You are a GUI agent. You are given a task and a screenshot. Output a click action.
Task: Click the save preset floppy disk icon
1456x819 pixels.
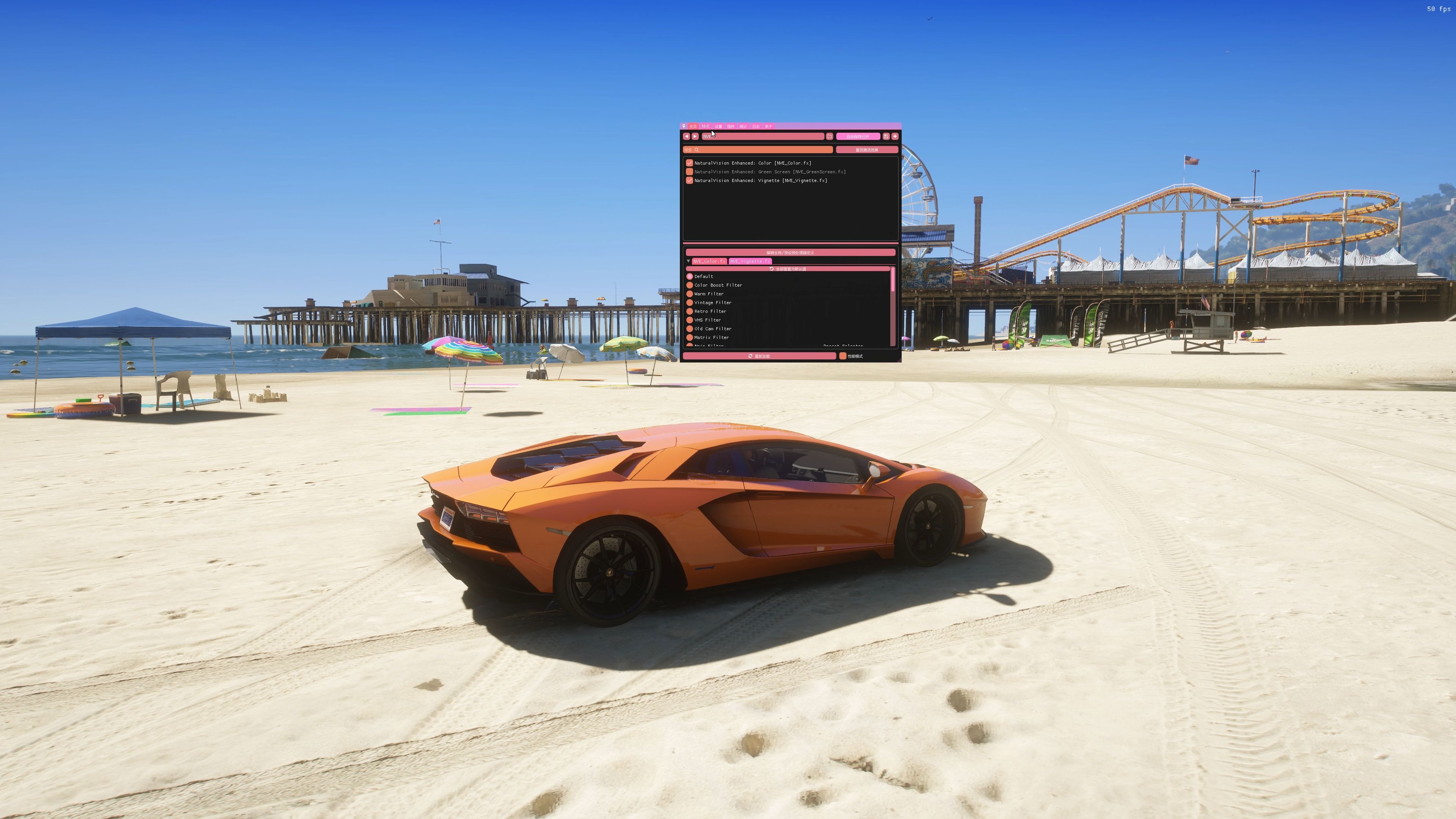(x=886, y=136)
